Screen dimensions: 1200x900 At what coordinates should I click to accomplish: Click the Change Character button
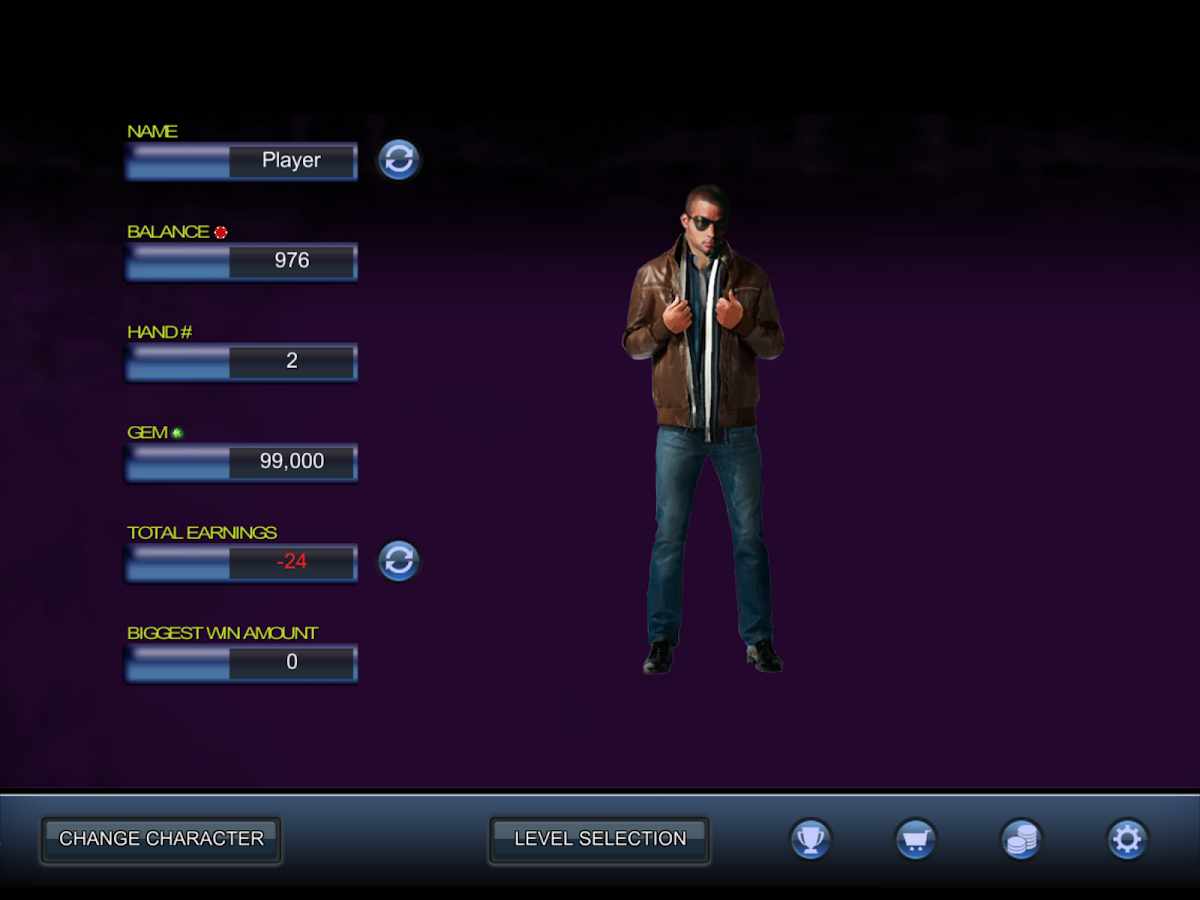[161, 839]
